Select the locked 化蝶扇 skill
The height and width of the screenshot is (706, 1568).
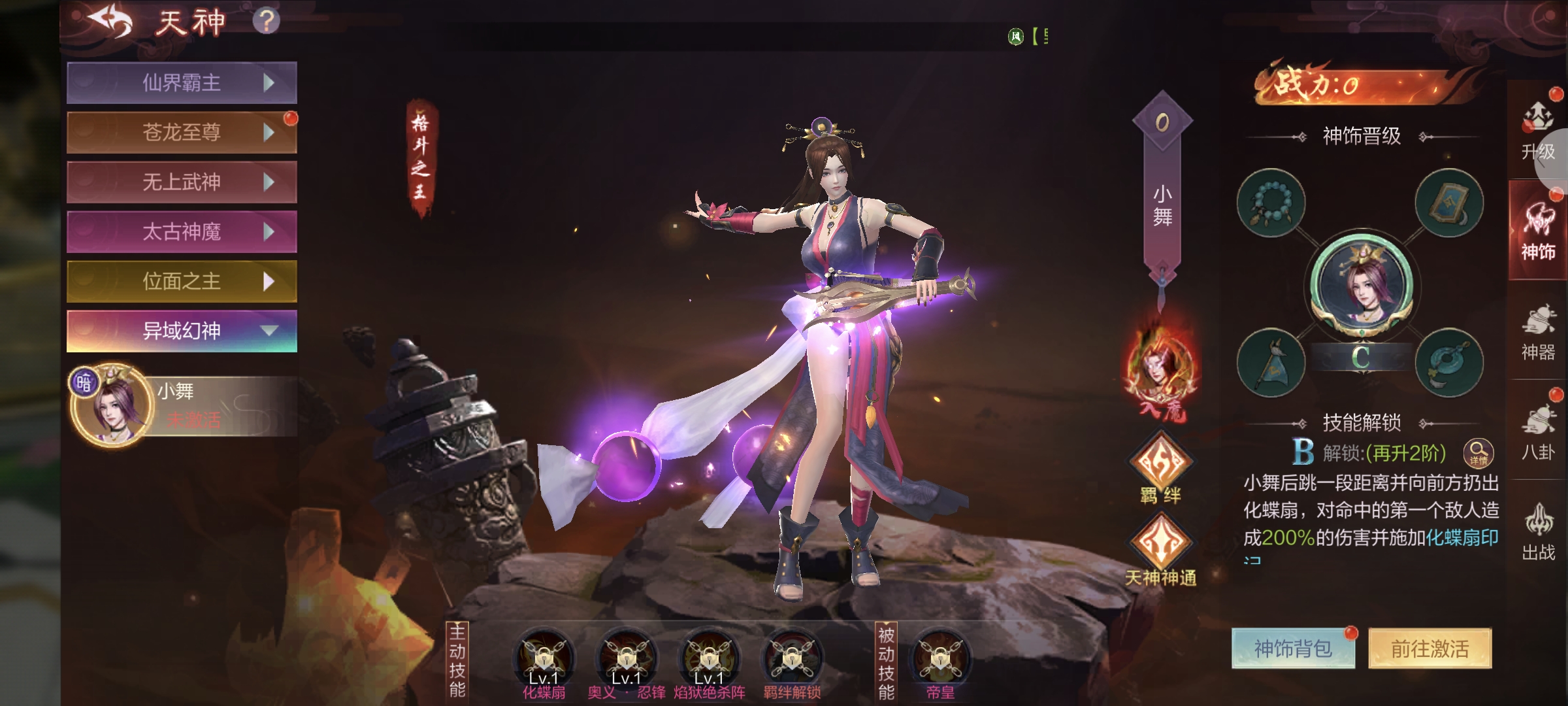coord(544,659)
